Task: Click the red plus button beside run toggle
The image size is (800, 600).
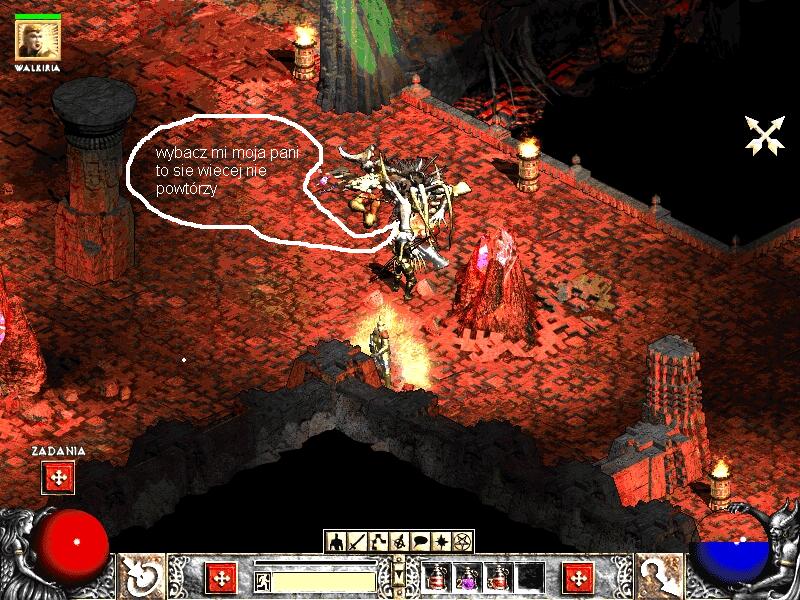Action: (x=221, y=578)
